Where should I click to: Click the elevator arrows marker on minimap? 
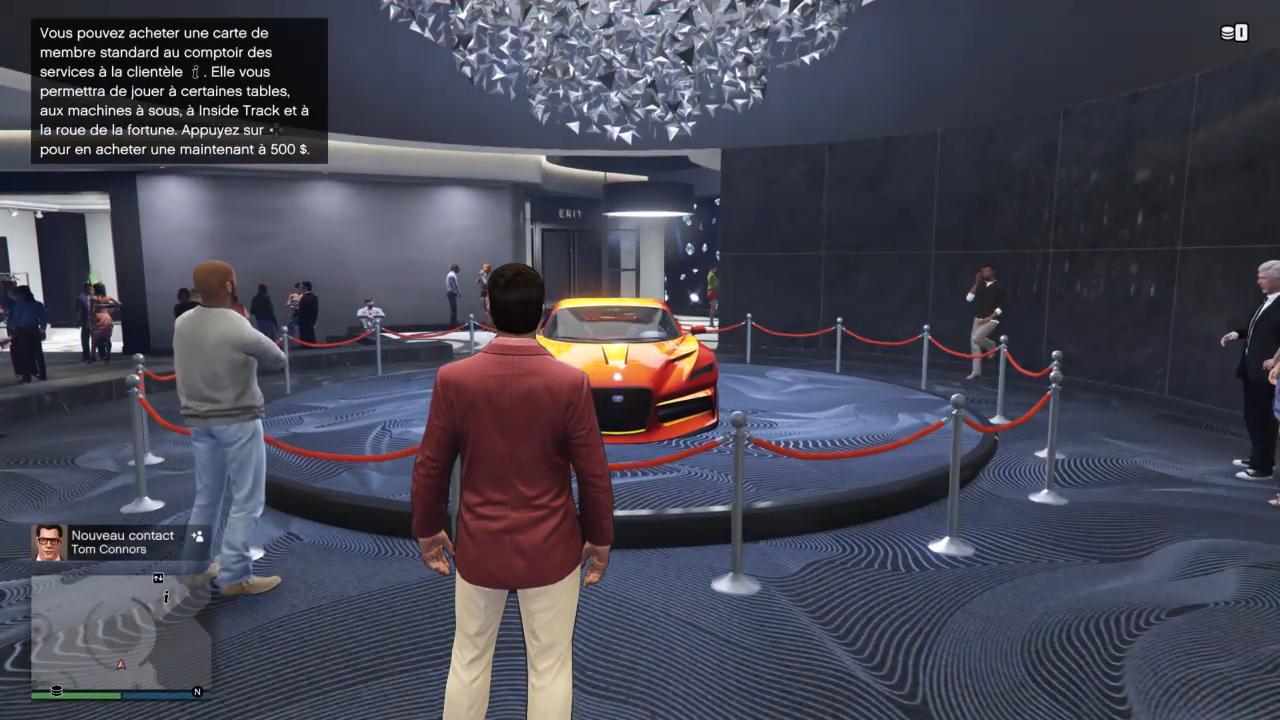pos(158,578)
